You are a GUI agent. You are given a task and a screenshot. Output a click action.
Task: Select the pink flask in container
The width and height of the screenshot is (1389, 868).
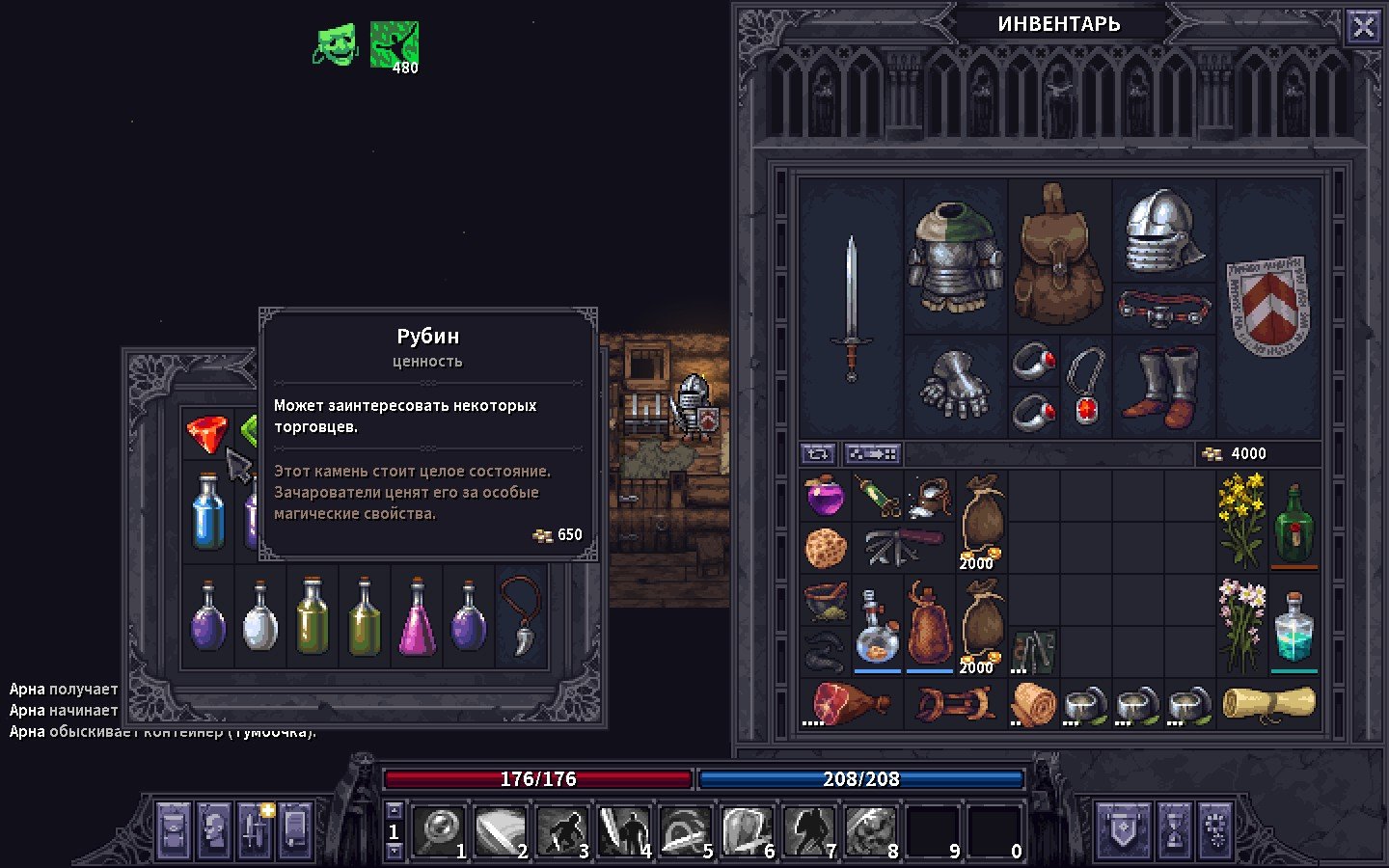click(x=417, y=617)
